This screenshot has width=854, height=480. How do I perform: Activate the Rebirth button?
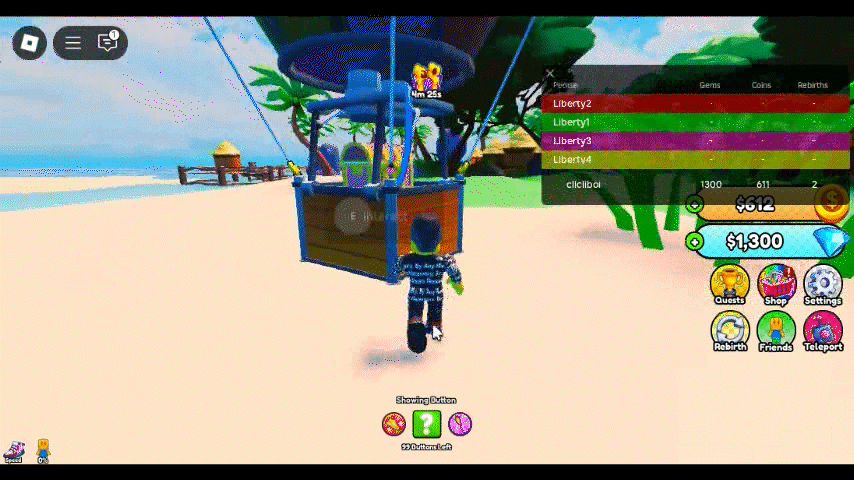tap(730, 331)
